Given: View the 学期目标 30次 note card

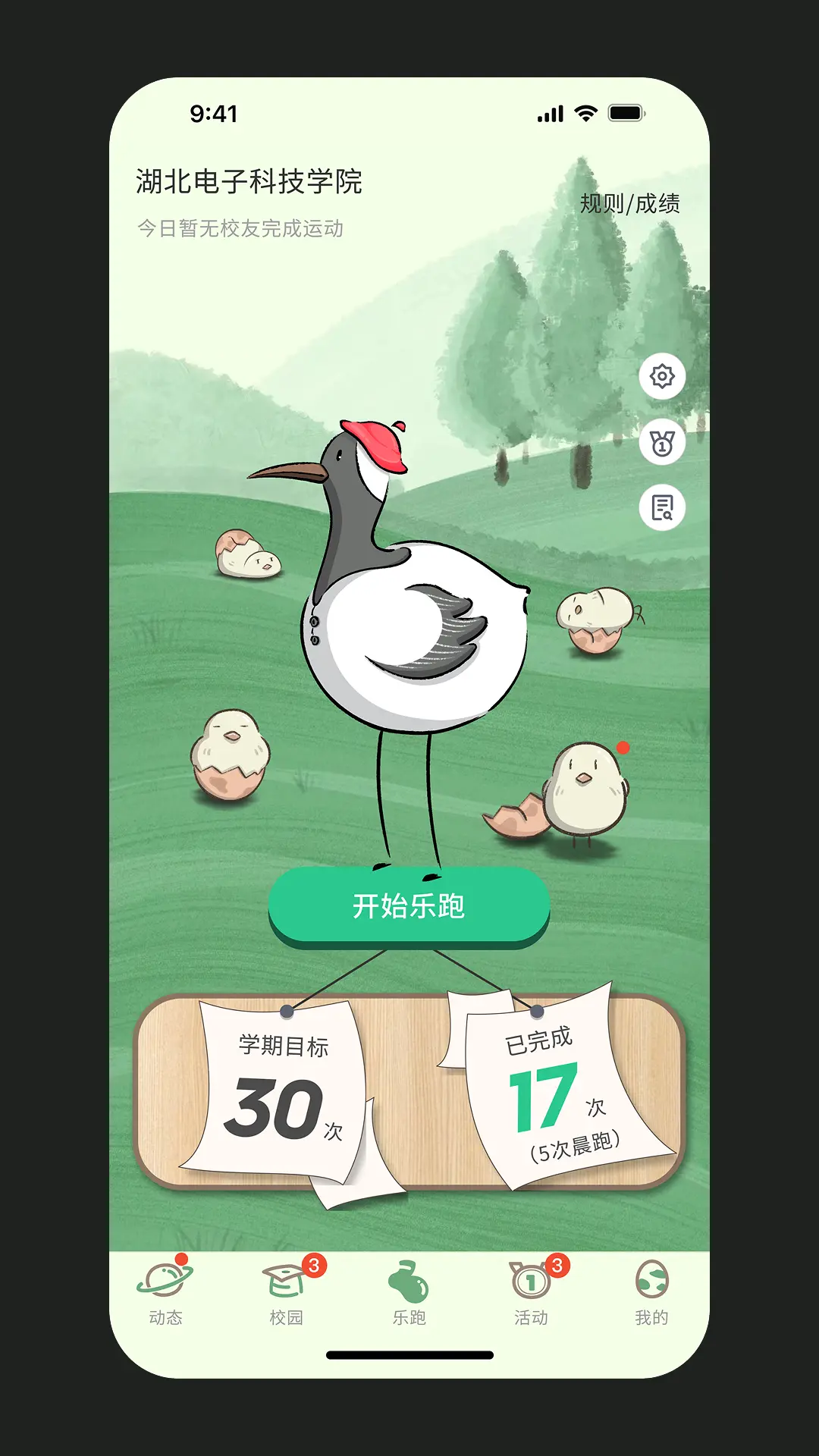Looking at the screenshot, I should [x=281, y=1092].
